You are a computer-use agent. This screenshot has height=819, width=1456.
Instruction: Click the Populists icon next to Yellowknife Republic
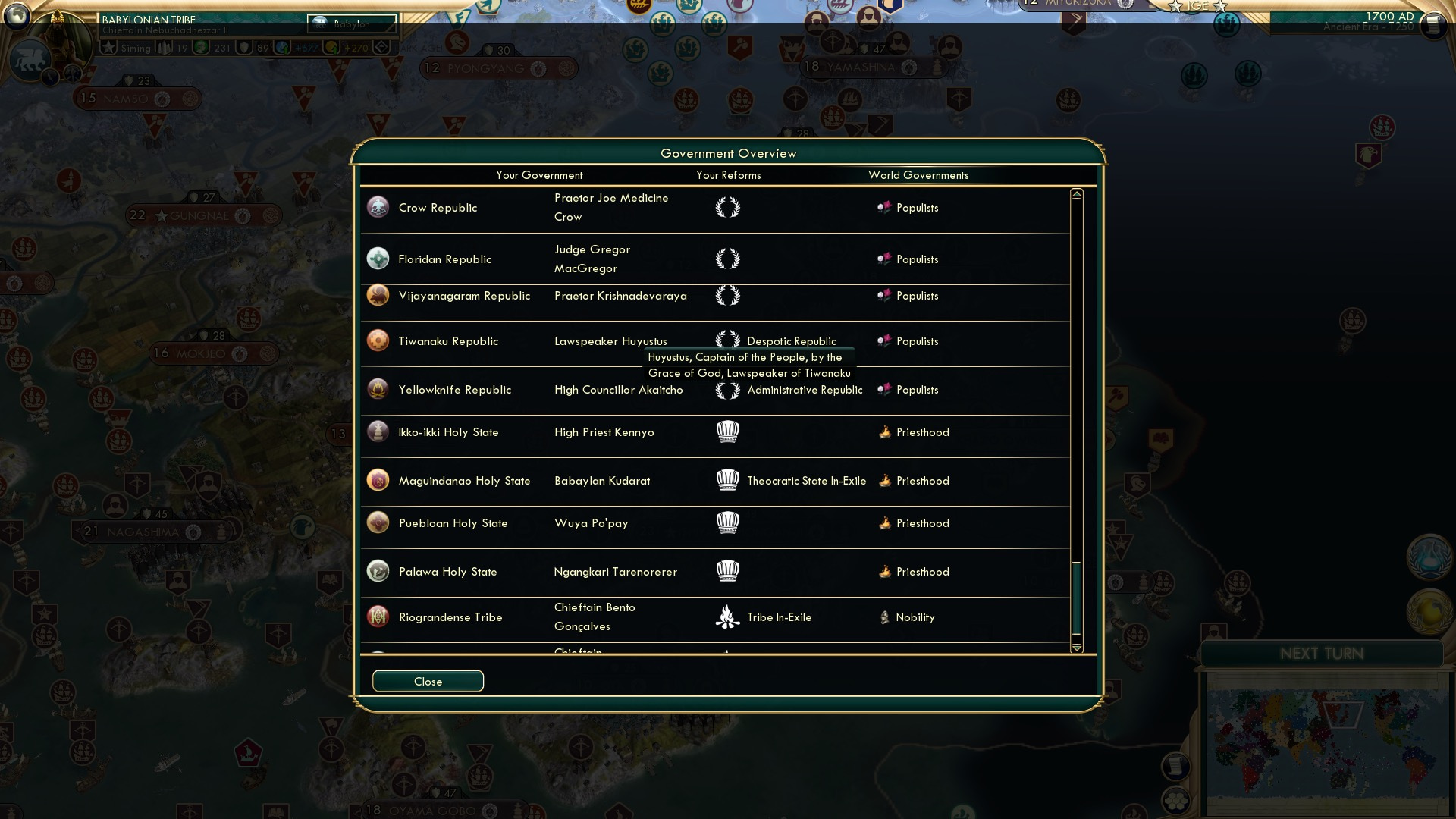coord(884,390)
